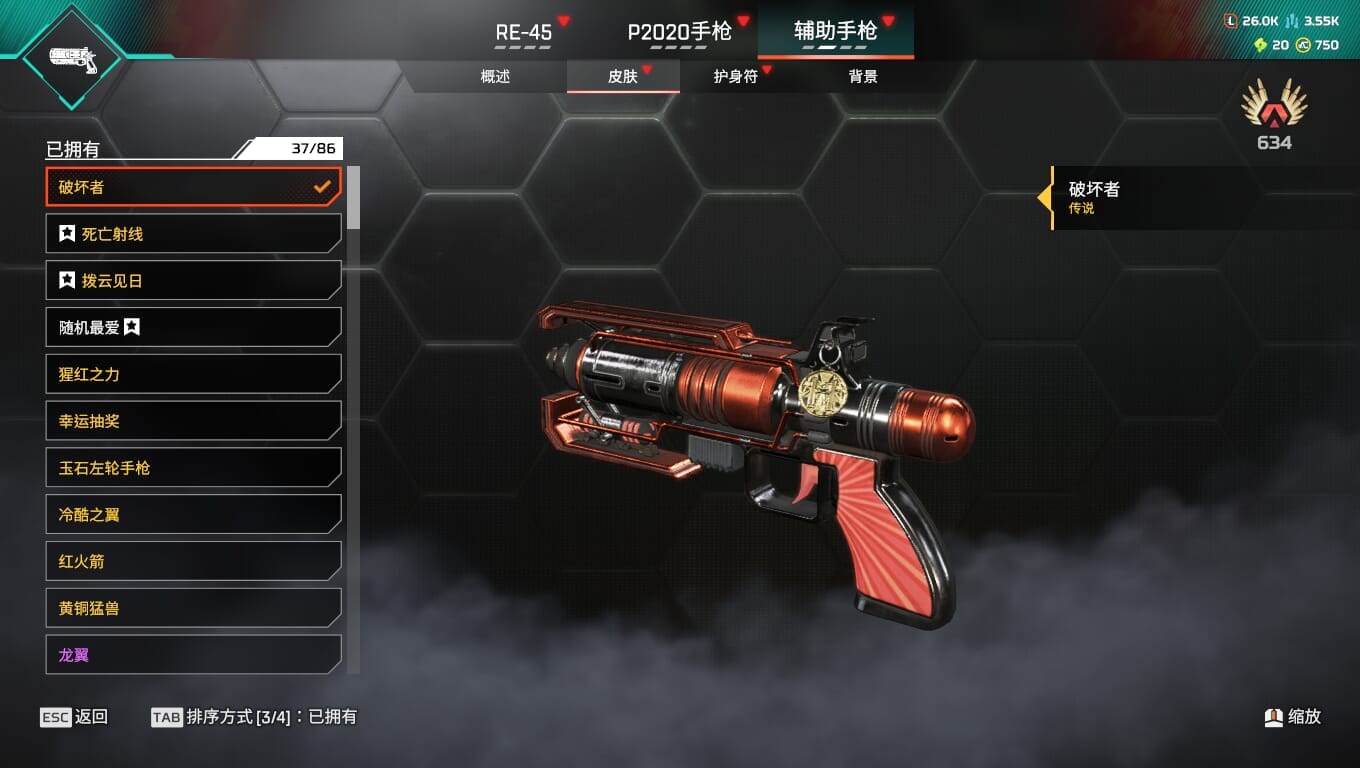Select the 红火箭 skin
The width and height of the screenshot is (1360, 768).
(193, 562)
